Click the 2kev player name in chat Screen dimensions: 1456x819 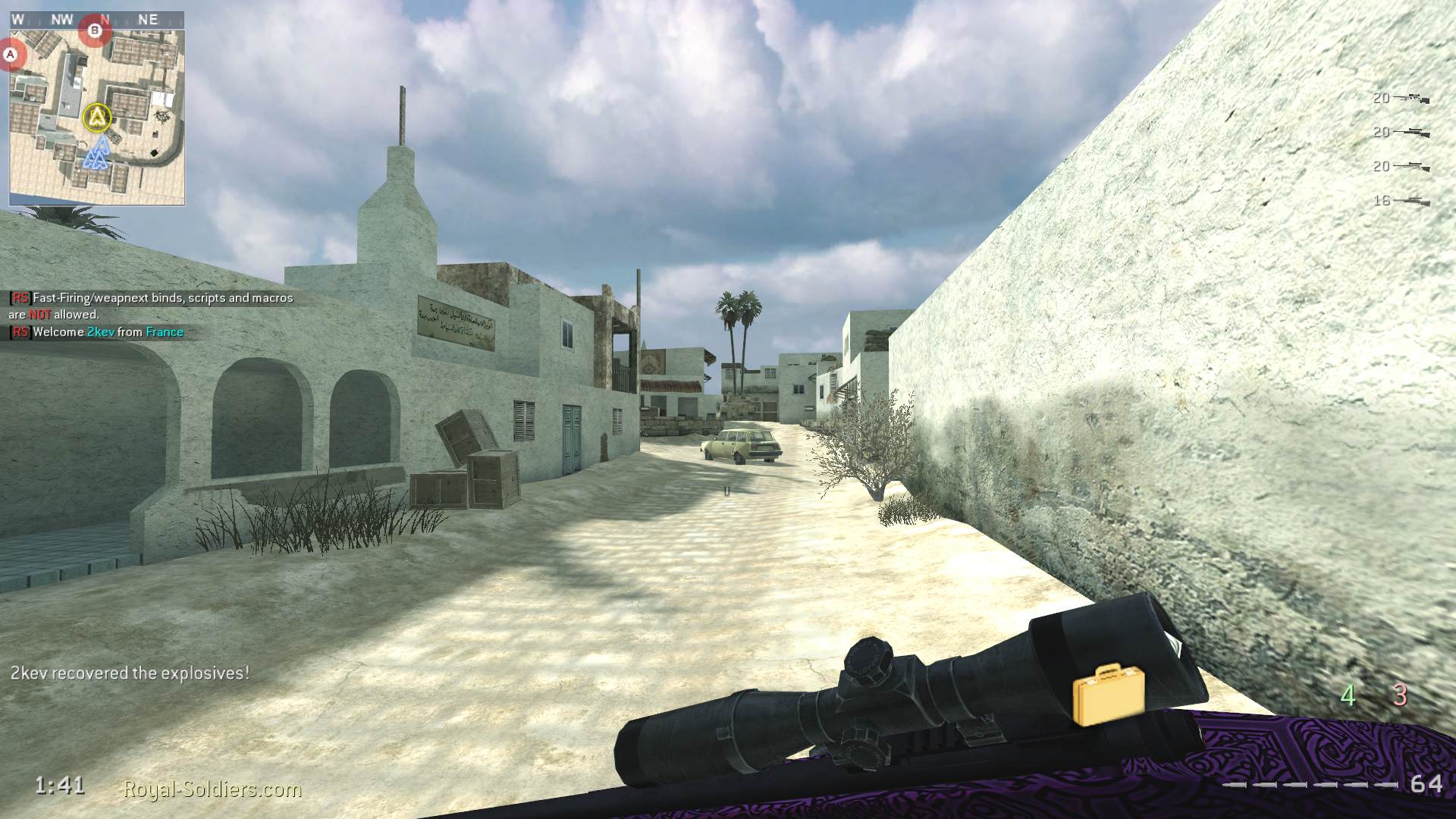[102, 331]
